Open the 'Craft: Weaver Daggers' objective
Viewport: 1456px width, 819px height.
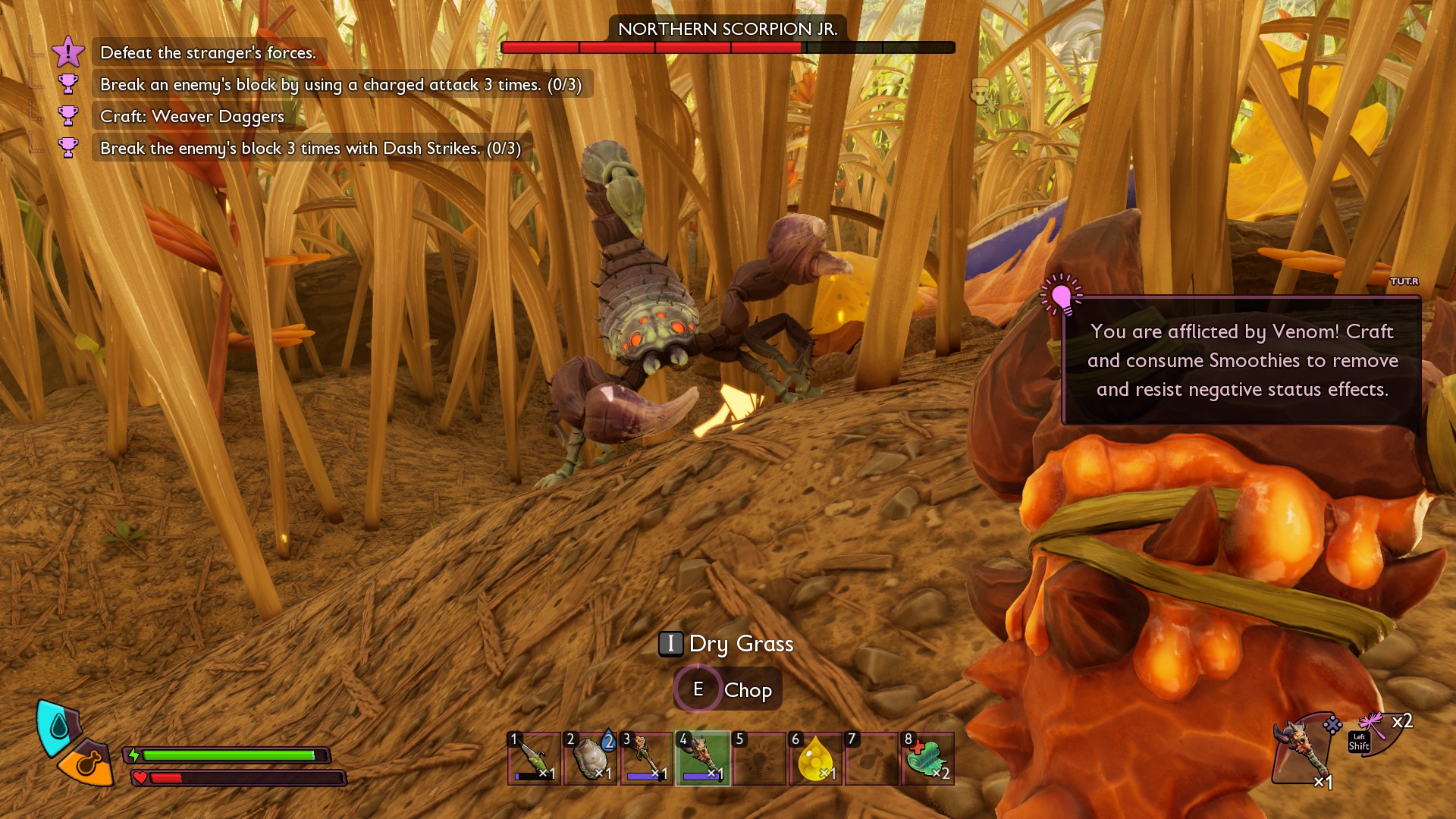tap(192, 117)
